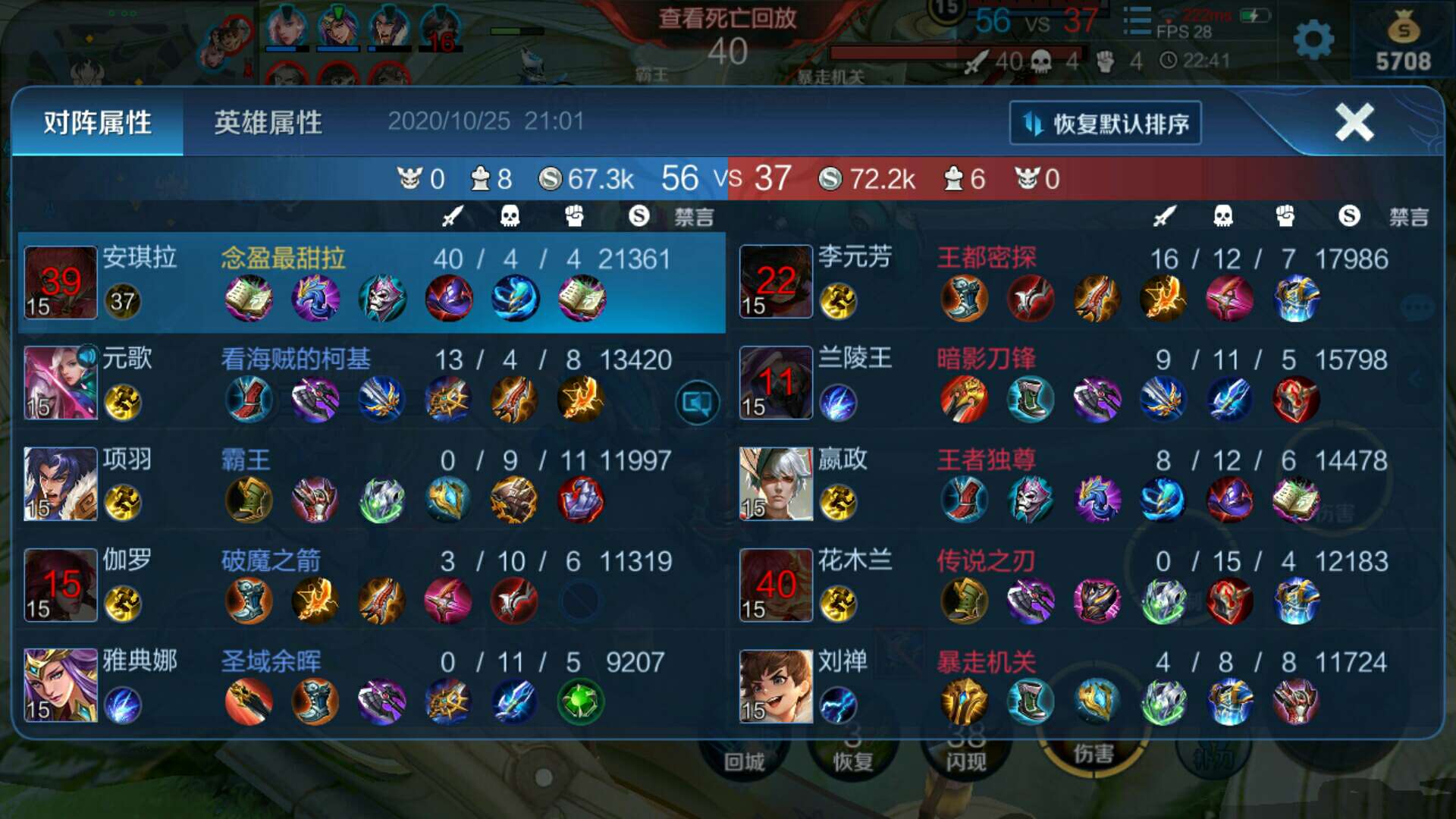Select the 对阵属性 tab
The image size is (1456, 819).
coord(97,123)
